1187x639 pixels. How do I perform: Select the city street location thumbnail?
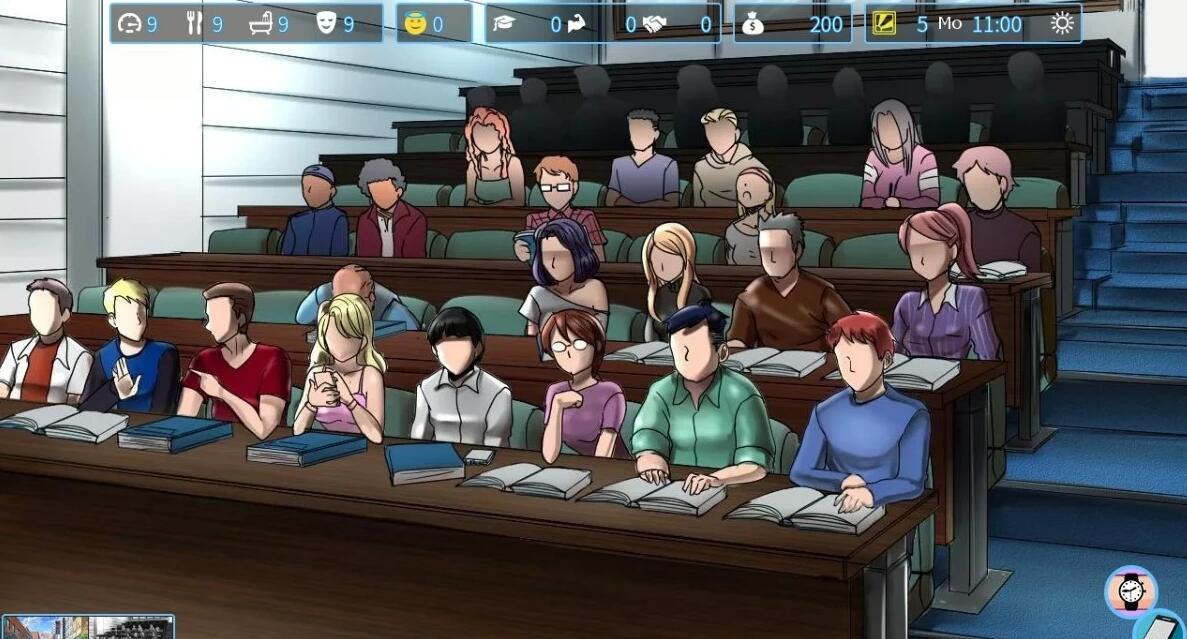(45, 628)
